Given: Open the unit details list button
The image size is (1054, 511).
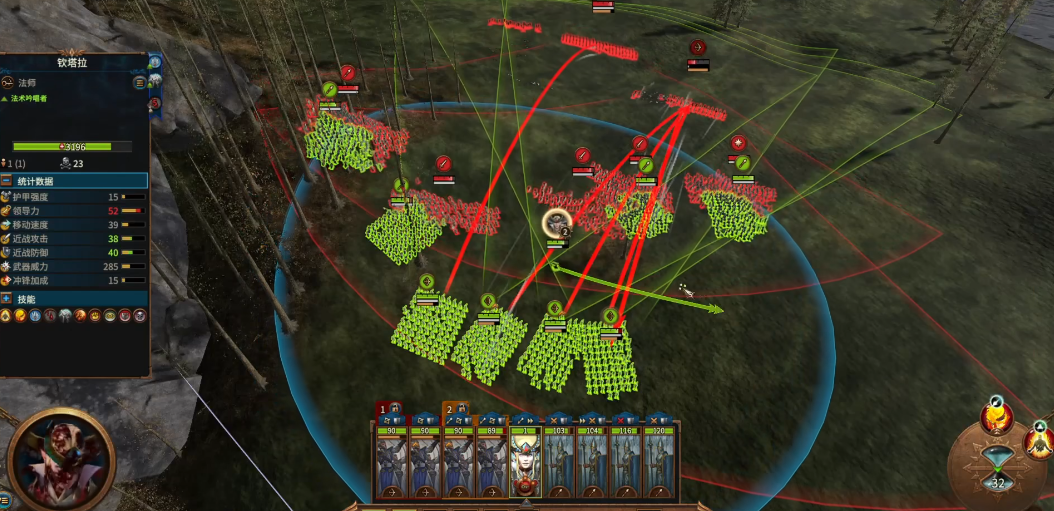Looking at the screenshot, I should 139,83.
